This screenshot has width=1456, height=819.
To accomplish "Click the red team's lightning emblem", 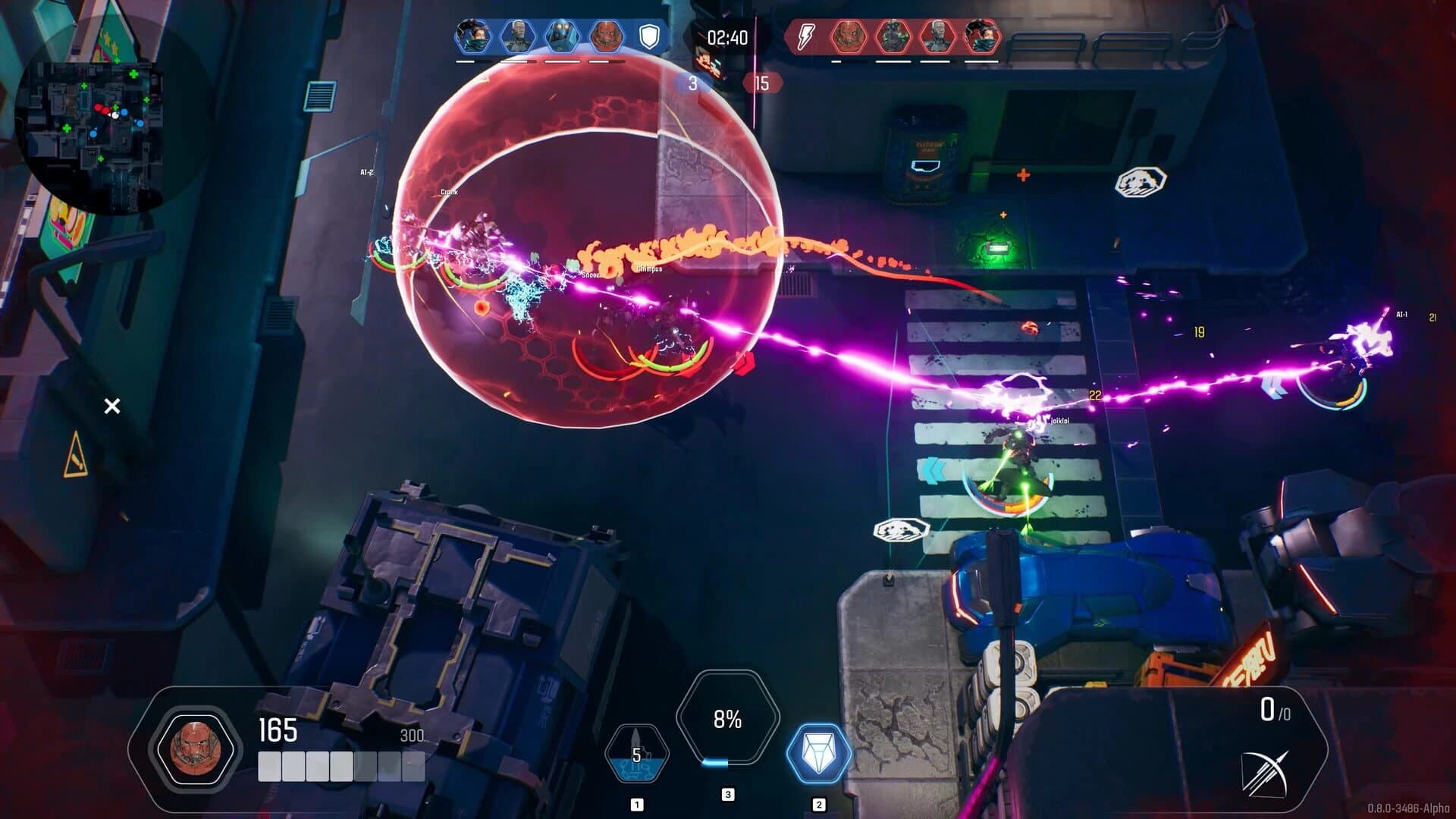I will click(x=804, y=34).
